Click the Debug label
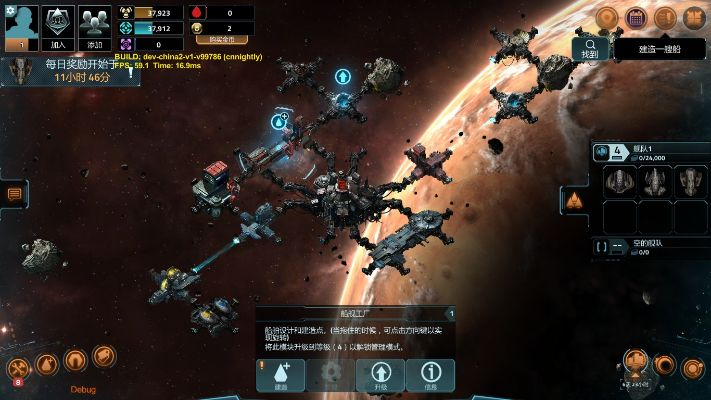711x400 pixels. 83,389
